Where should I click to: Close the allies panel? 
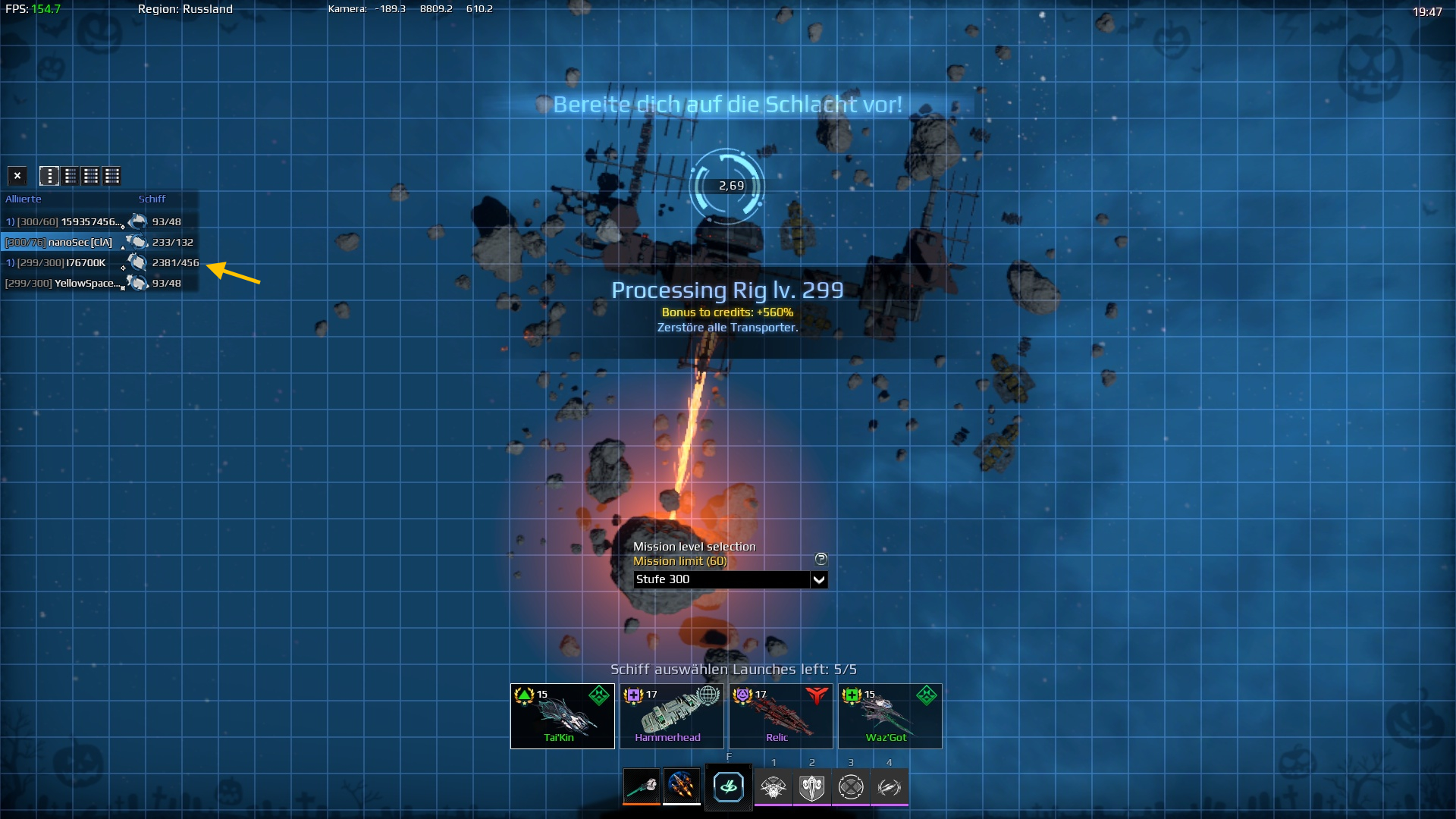(17, 176)
